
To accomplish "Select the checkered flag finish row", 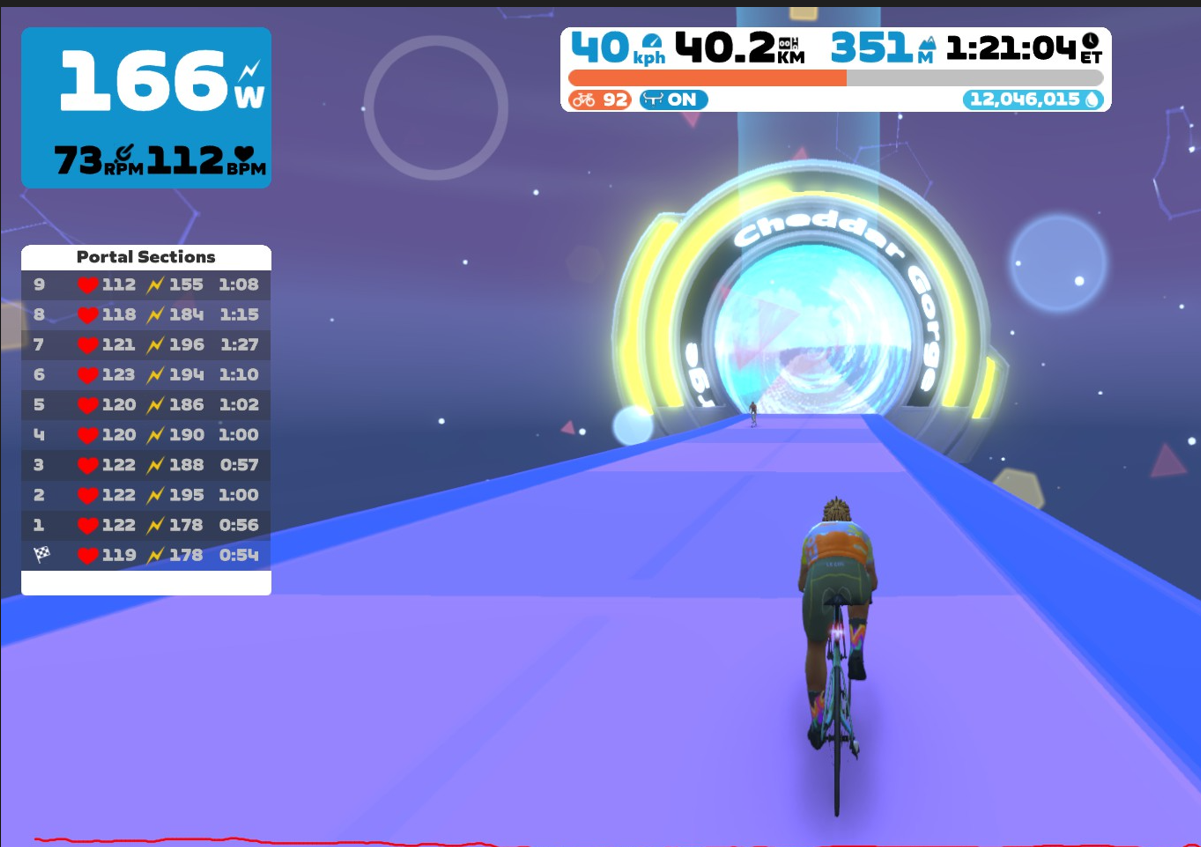I will [x=146, y=555].
